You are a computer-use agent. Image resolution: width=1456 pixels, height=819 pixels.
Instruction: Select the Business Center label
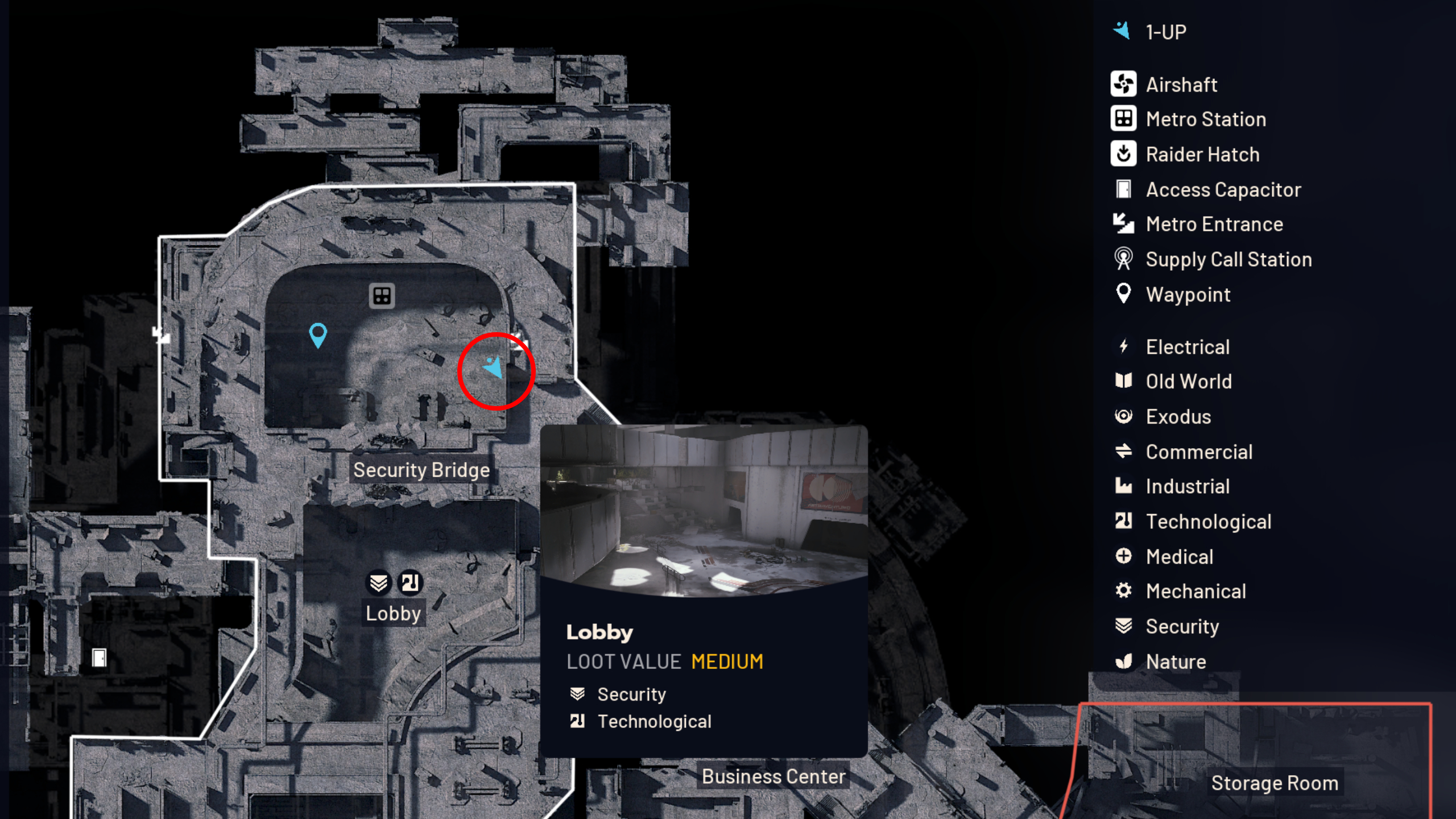point(773,776)
